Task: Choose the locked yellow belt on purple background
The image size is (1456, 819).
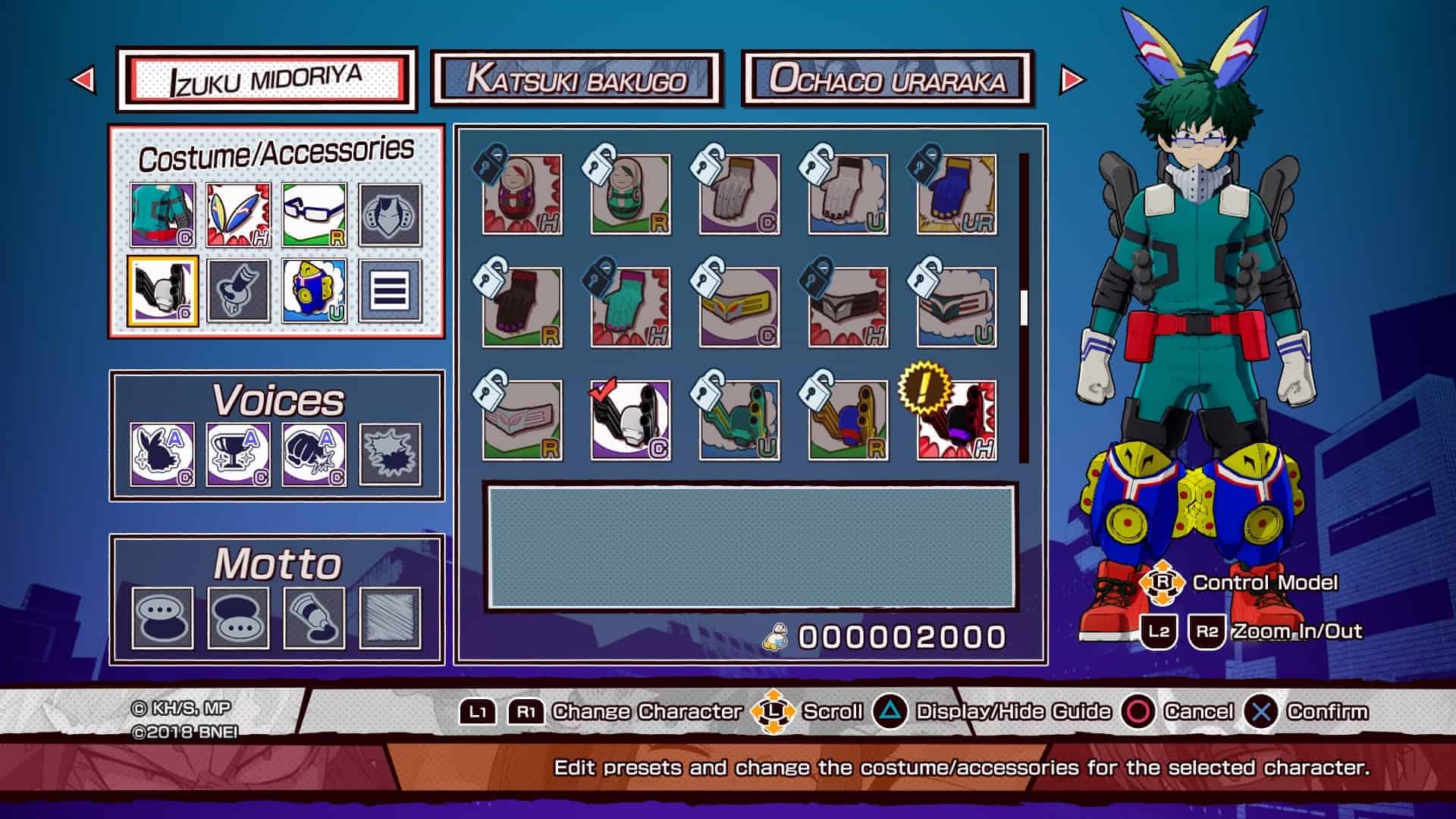Action: click(x=739, y=308)
